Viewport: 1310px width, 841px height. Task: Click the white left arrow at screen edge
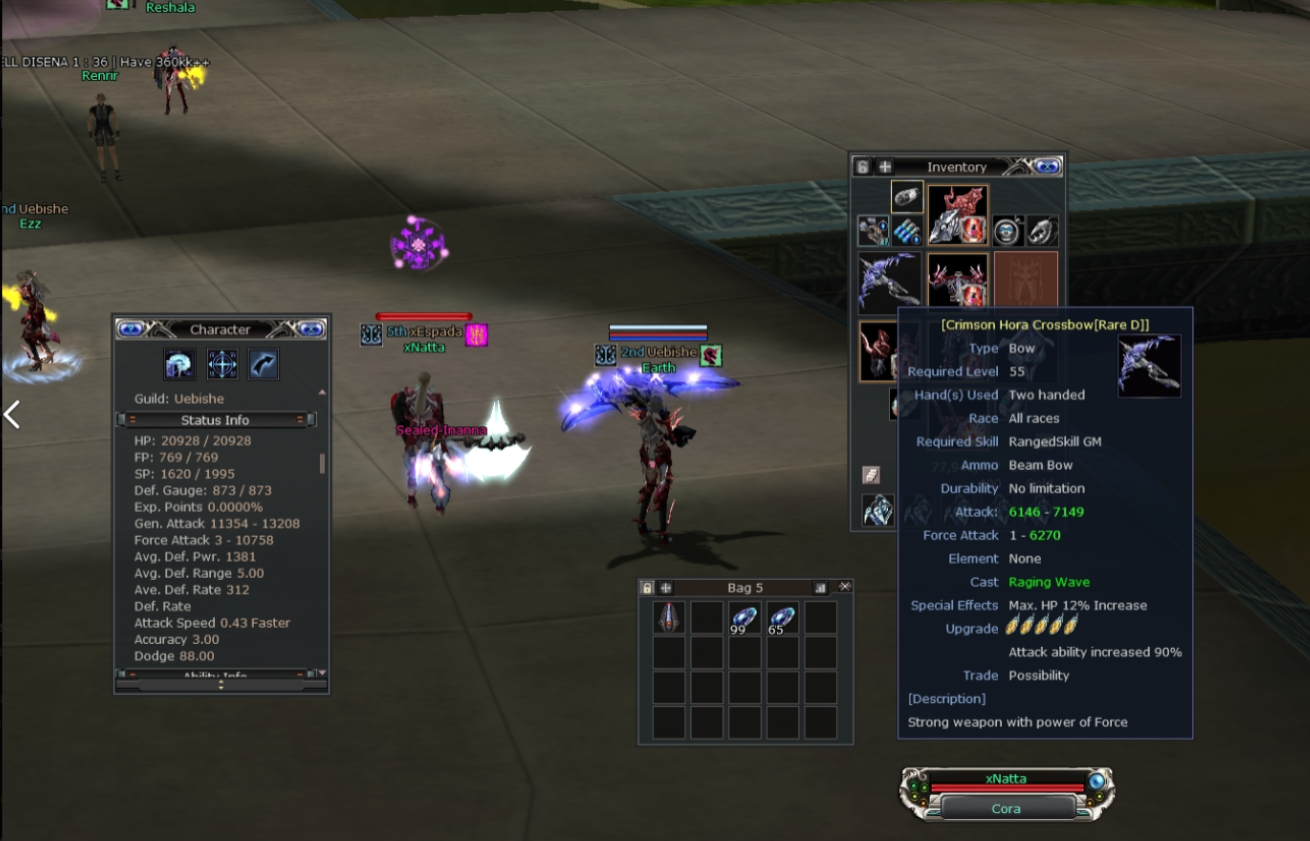pos(12,414)
